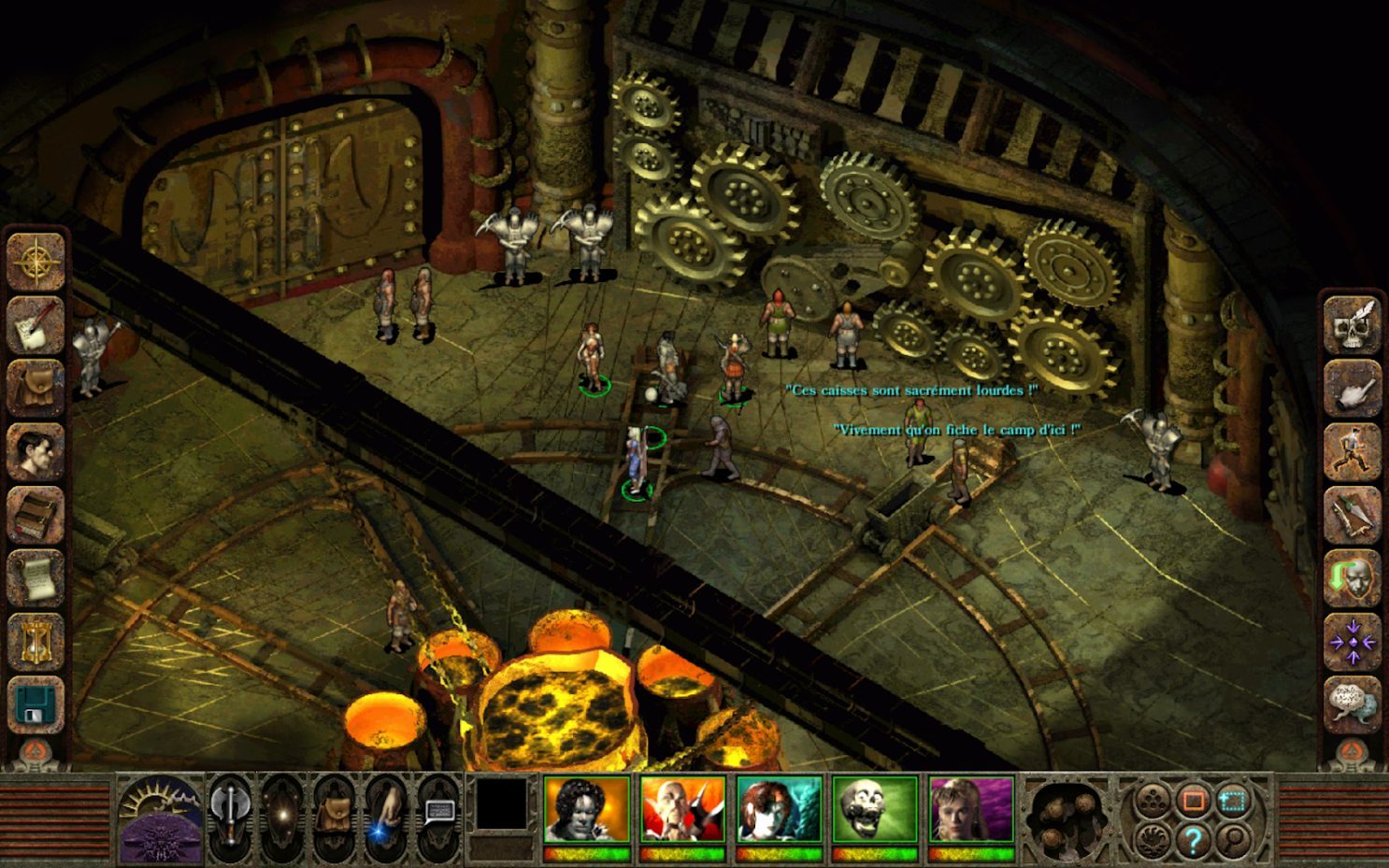This screenshot has height=868, width=1389.
Task: Click the purple converging arrows icon
Action: tap(1353, 642)
